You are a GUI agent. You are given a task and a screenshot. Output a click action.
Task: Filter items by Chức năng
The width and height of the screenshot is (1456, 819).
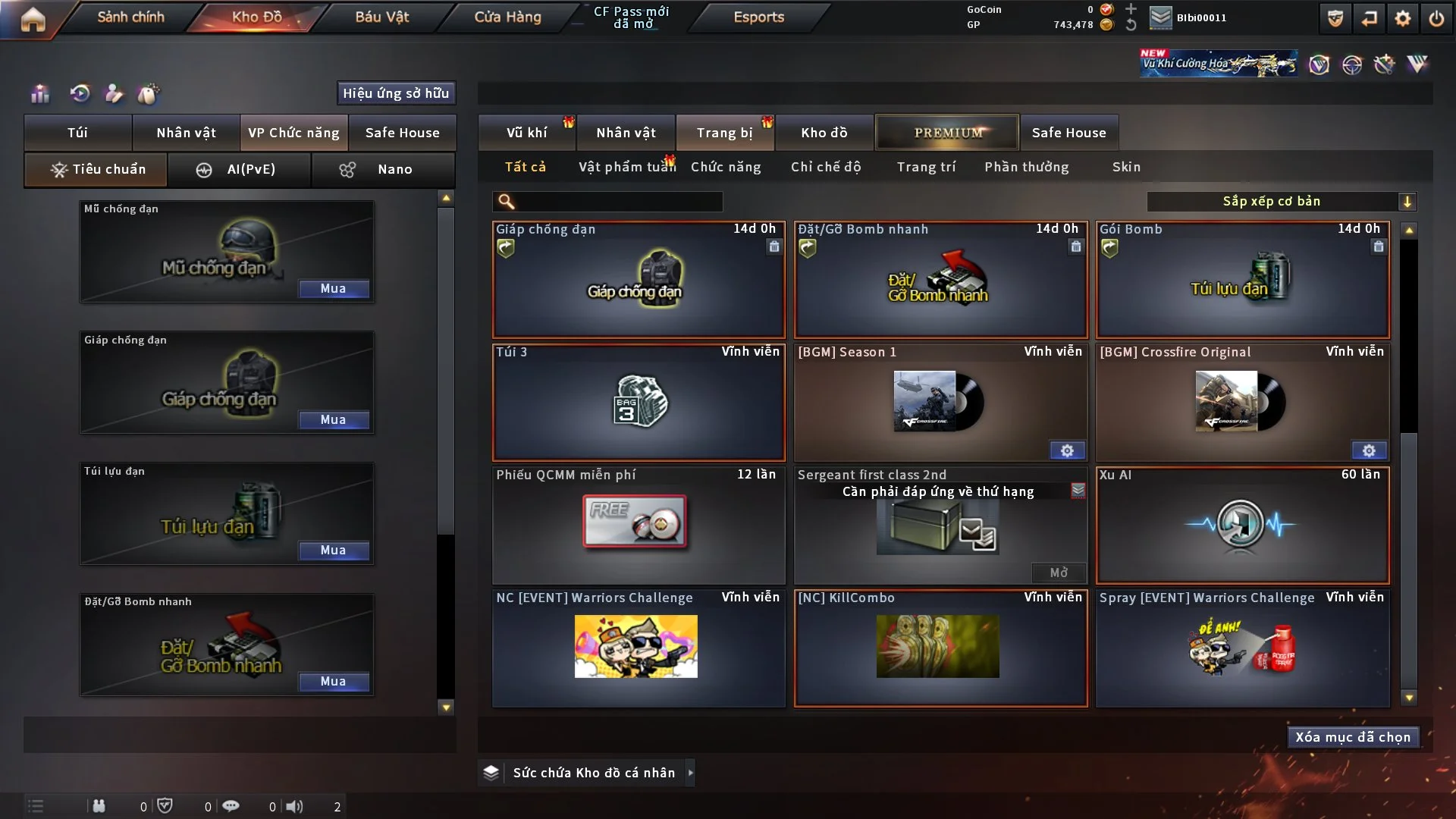(x=726, y=167)
